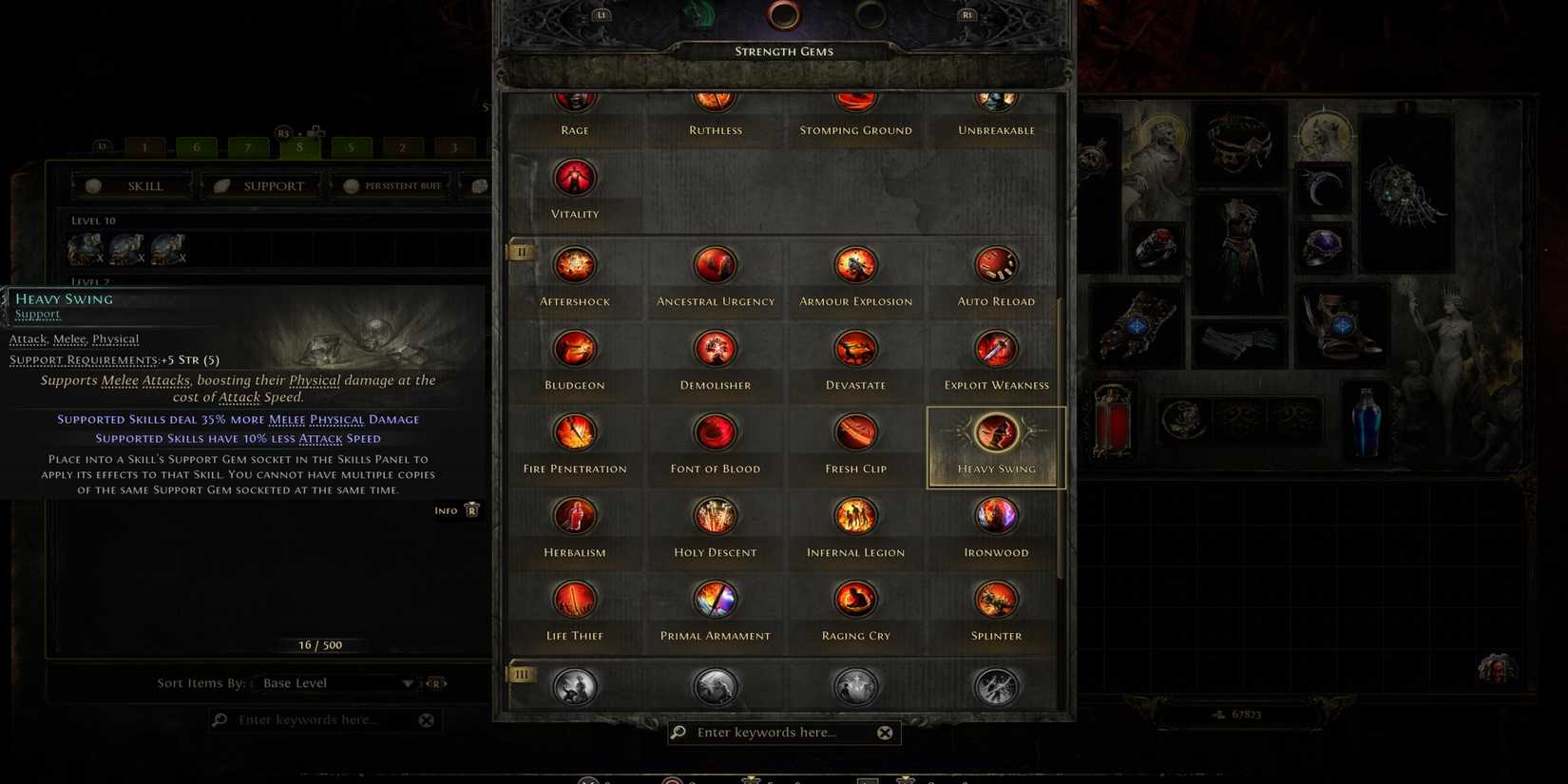Jump to tier III gem section marker
The width and height of the screenshot is (1568, 784).
click(521, 674)
